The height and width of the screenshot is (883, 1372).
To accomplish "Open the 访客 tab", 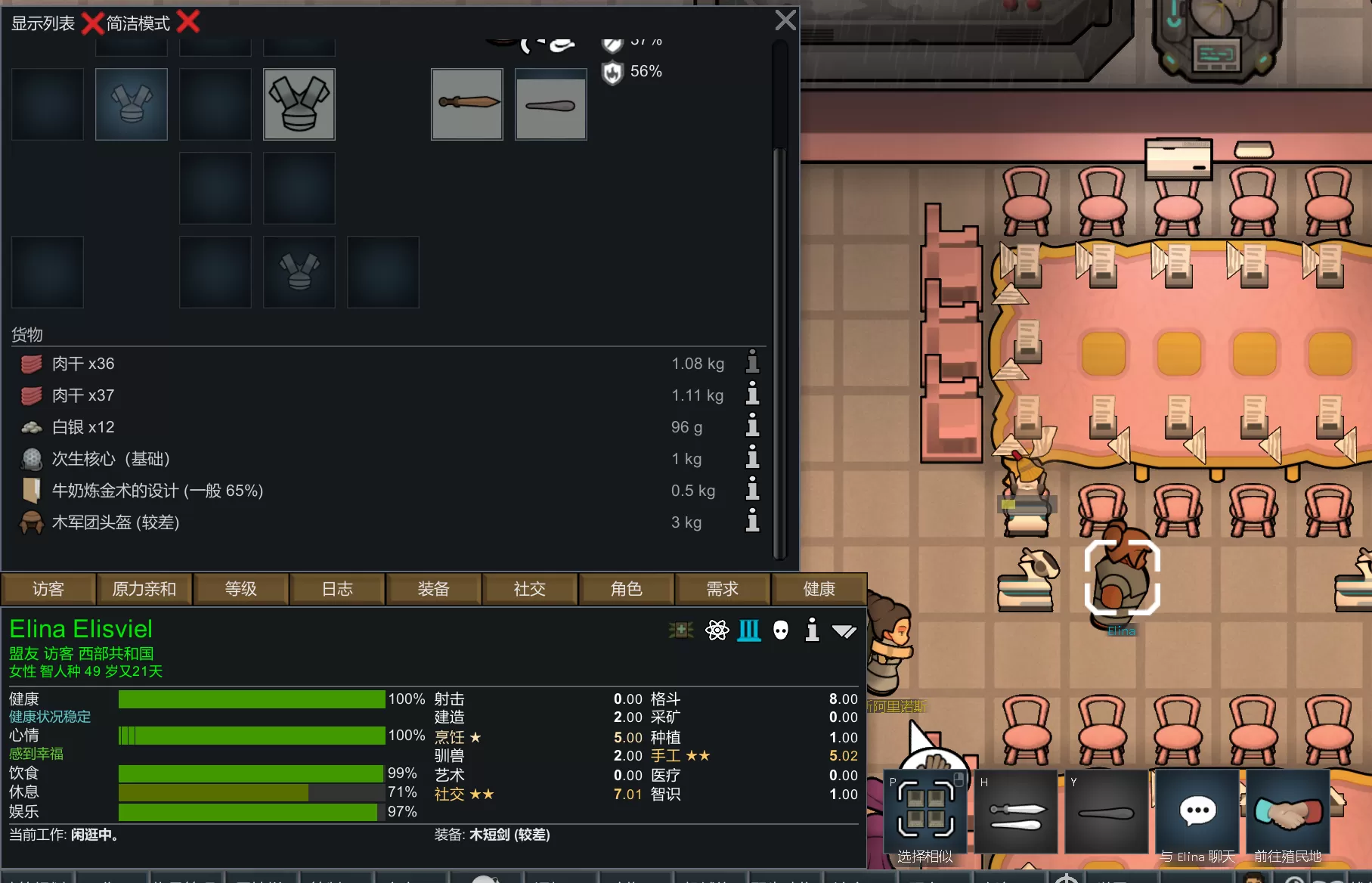I will click(x=48, y=589).
